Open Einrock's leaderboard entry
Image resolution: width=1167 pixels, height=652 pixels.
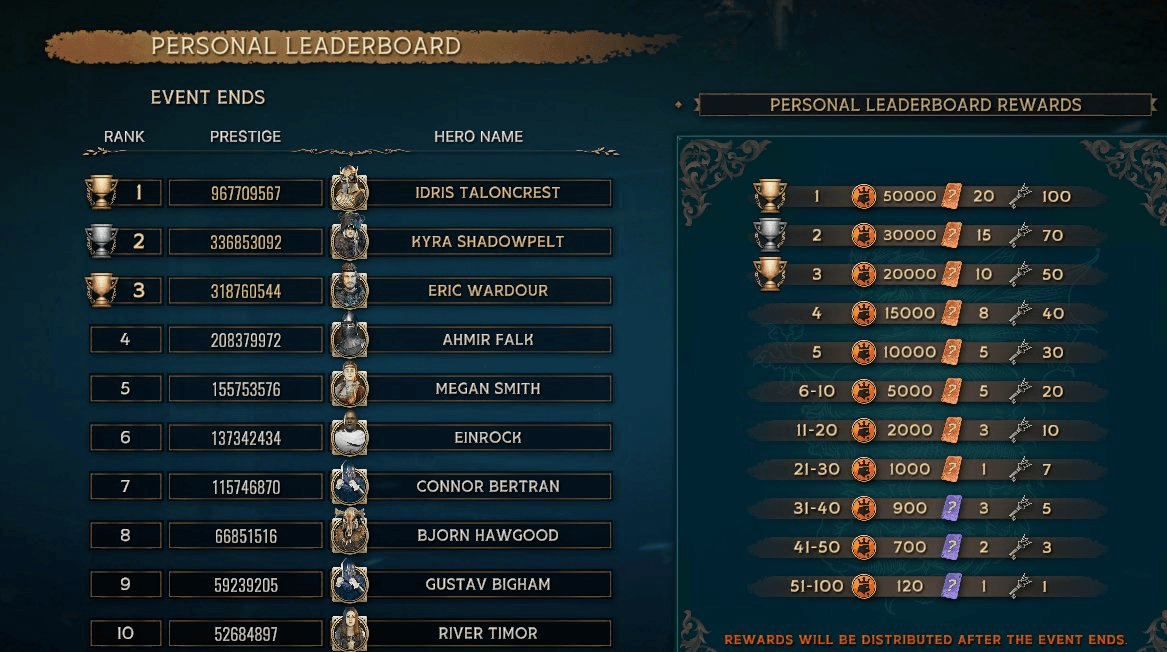pyautogui.click(x=487, y=438)
